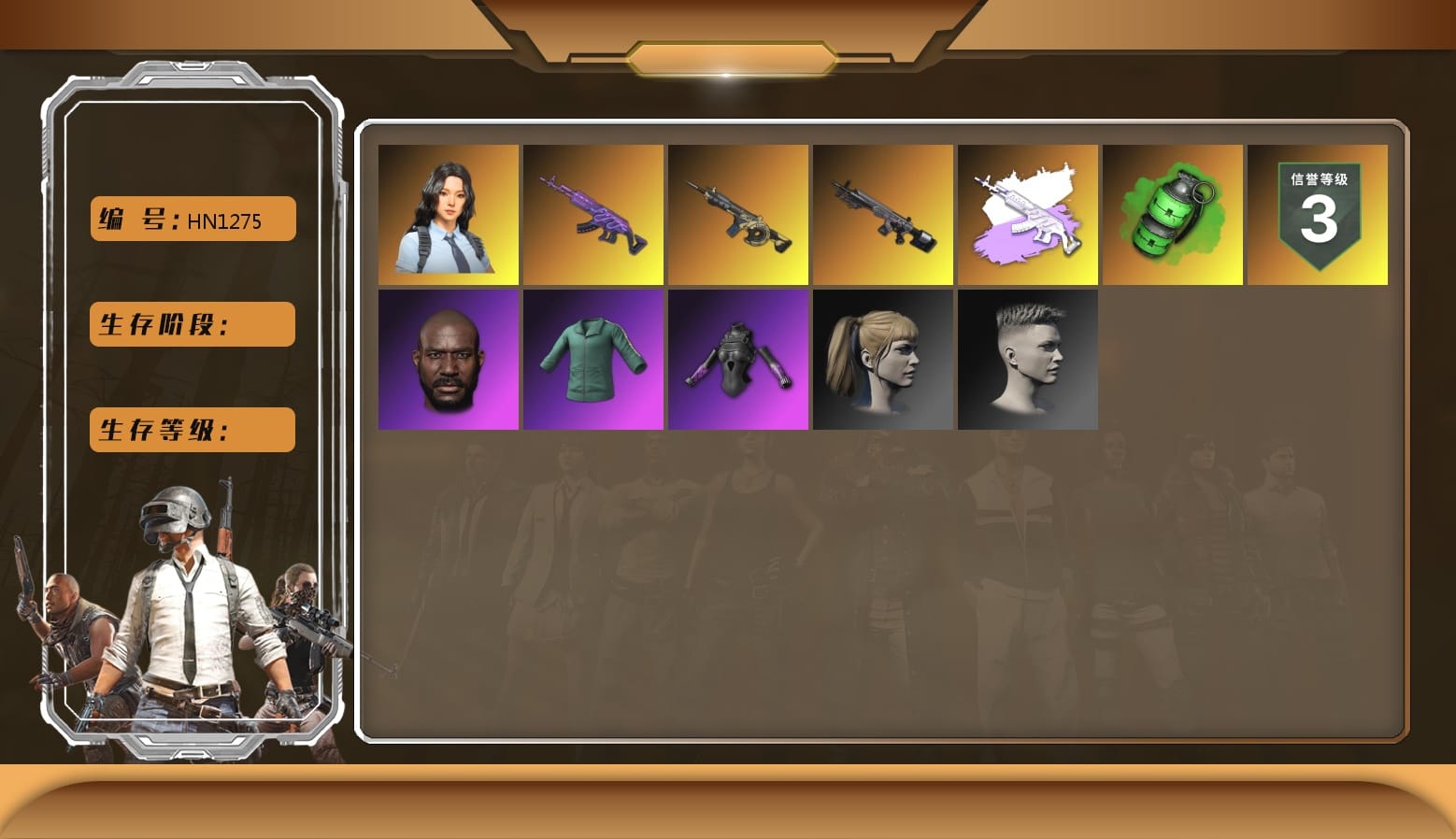Click the purple splash paint weapon skin icon
The image size is (1456, 839).
pyautogui.click(x=1028, y=213)
